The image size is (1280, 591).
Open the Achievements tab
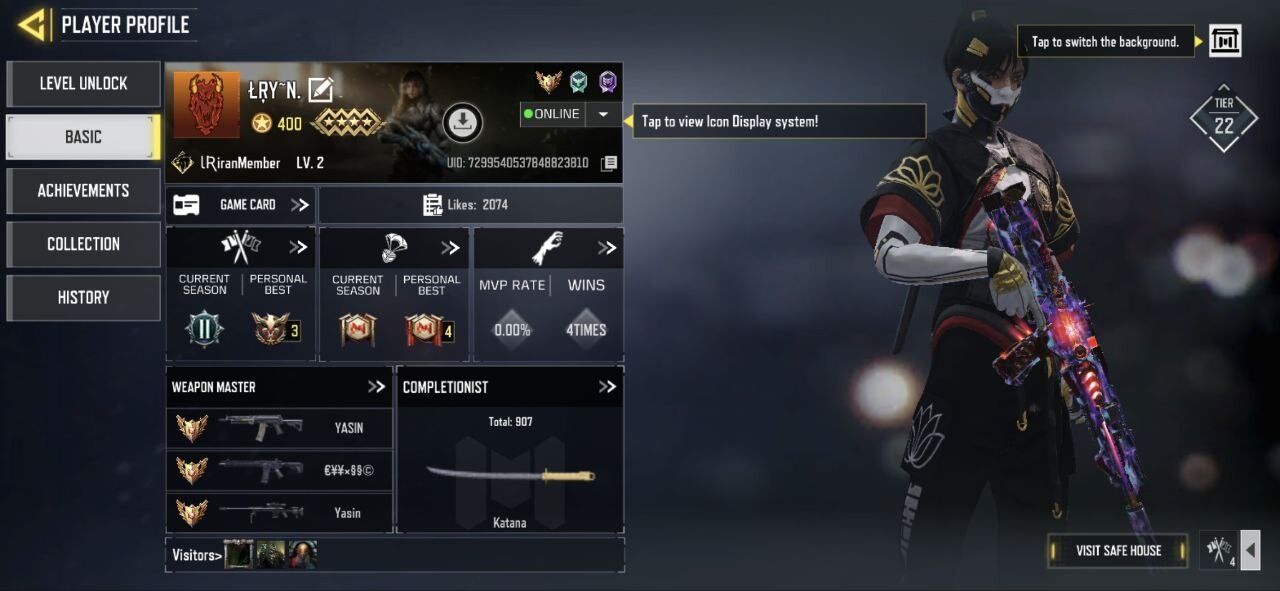coord(83,191)
